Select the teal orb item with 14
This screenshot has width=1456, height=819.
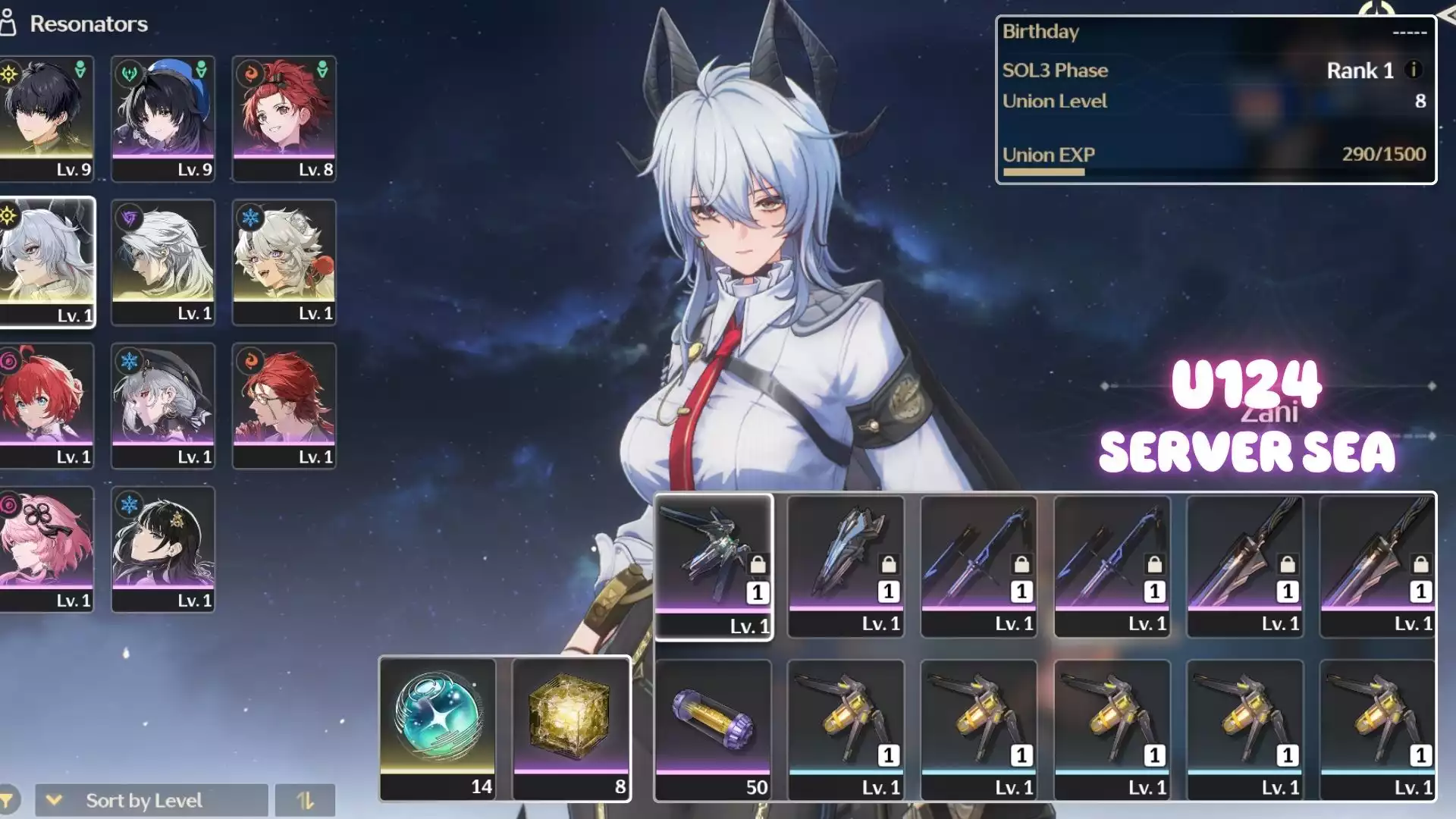coord(438,727)
